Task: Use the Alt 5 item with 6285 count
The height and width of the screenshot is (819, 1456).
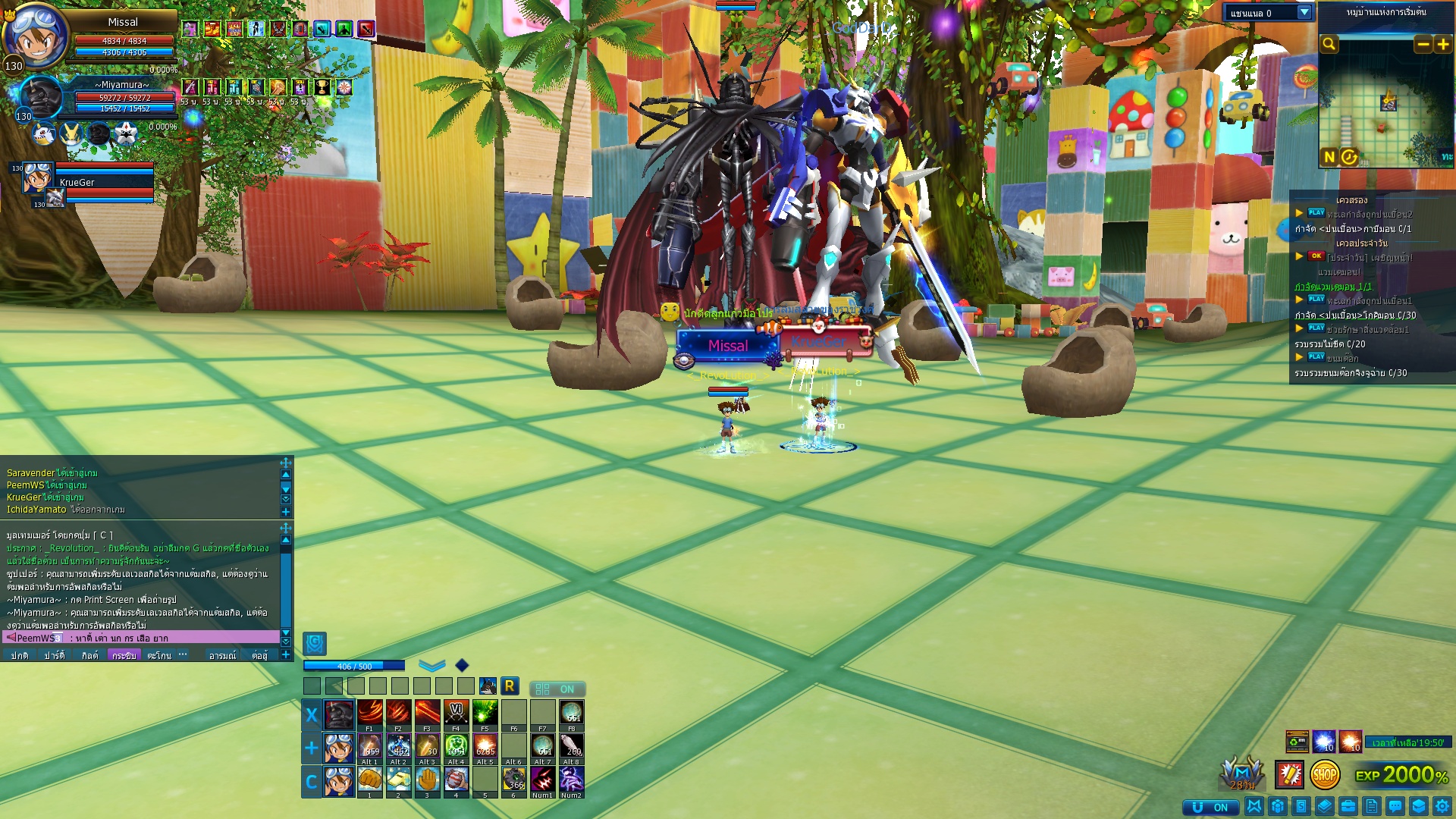Action: (x=485, y=746)
